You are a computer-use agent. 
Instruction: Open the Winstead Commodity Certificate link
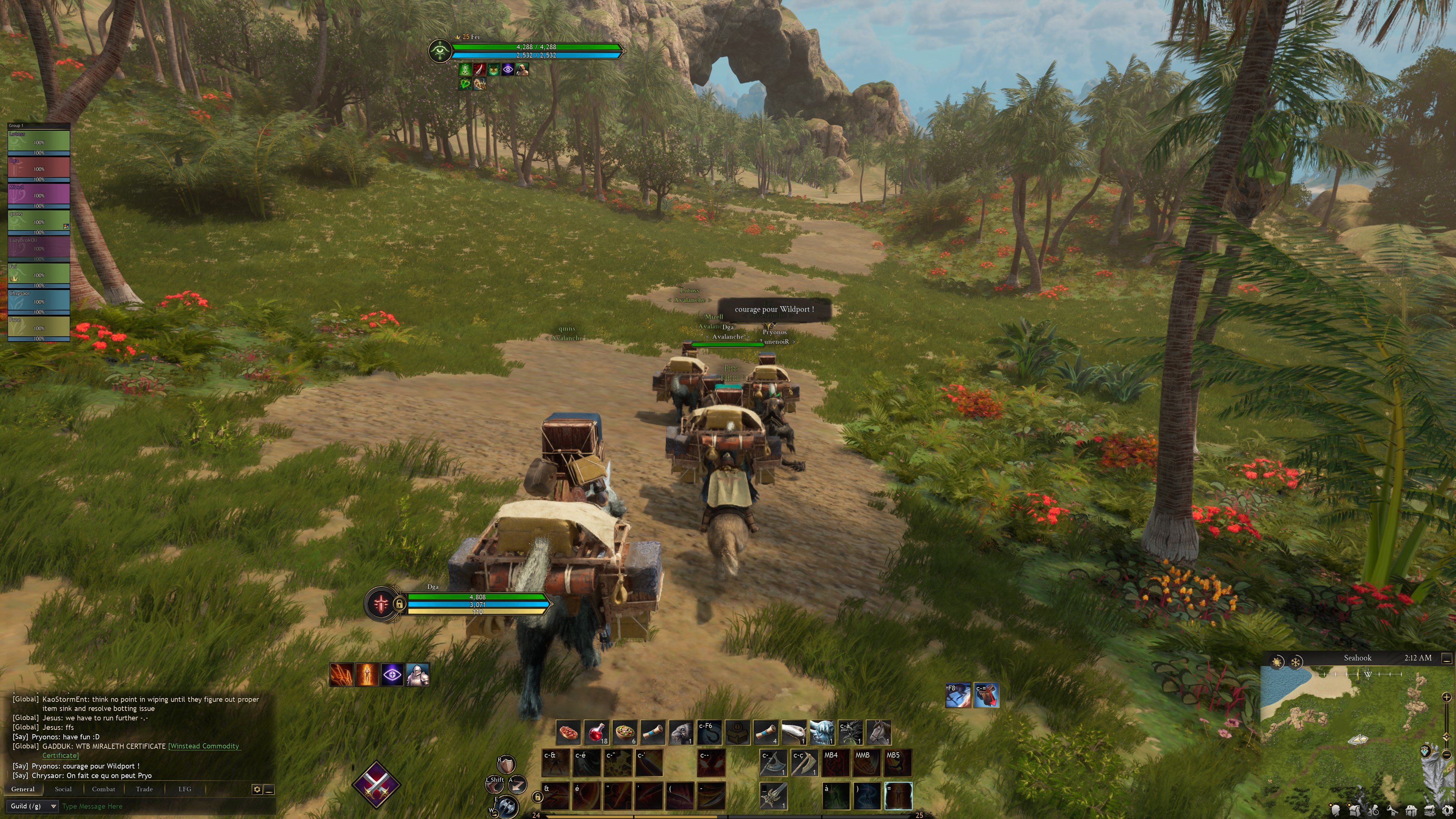point(204,746)
